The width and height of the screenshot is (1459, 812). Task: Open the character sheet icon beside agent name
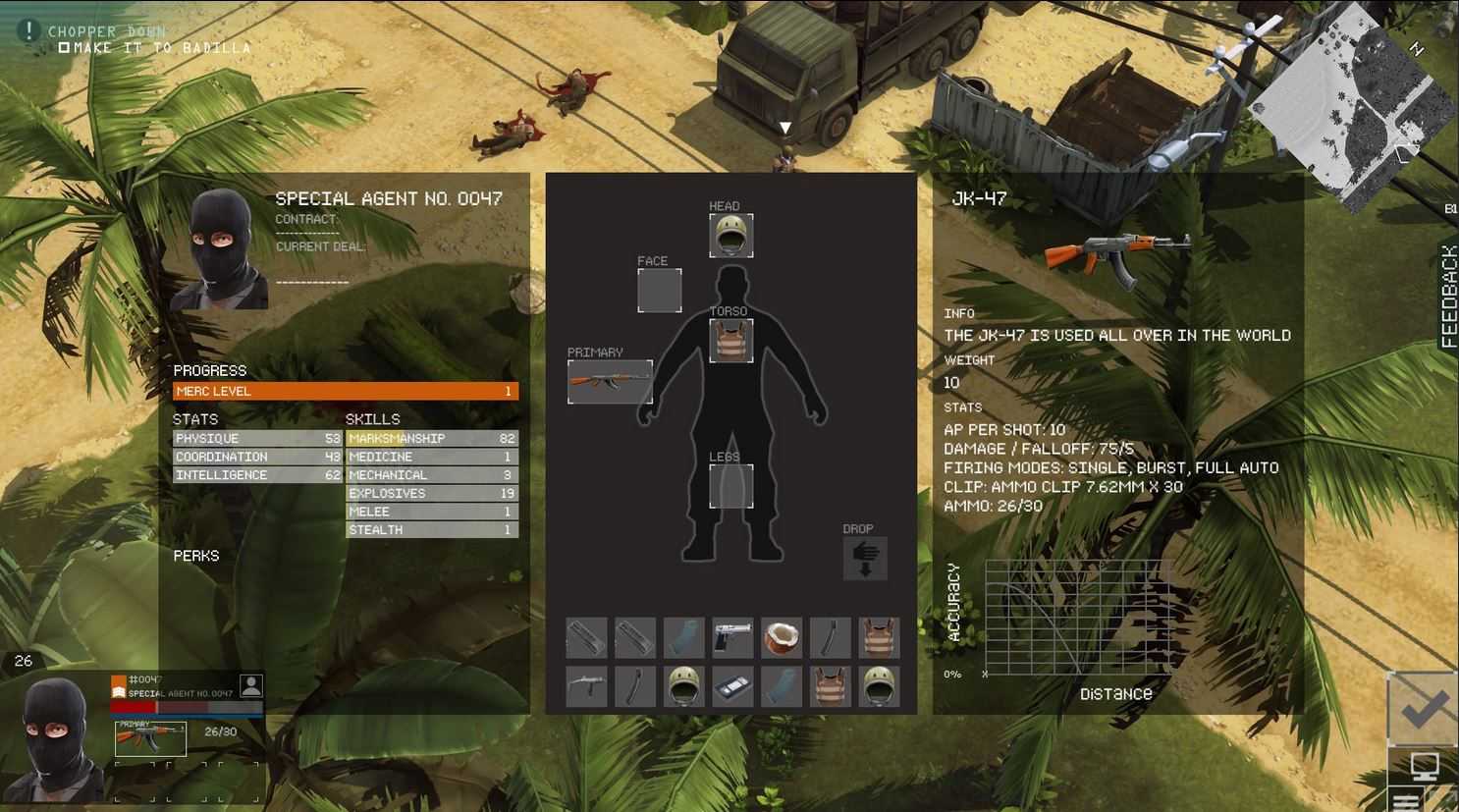(x=251, y=686)
